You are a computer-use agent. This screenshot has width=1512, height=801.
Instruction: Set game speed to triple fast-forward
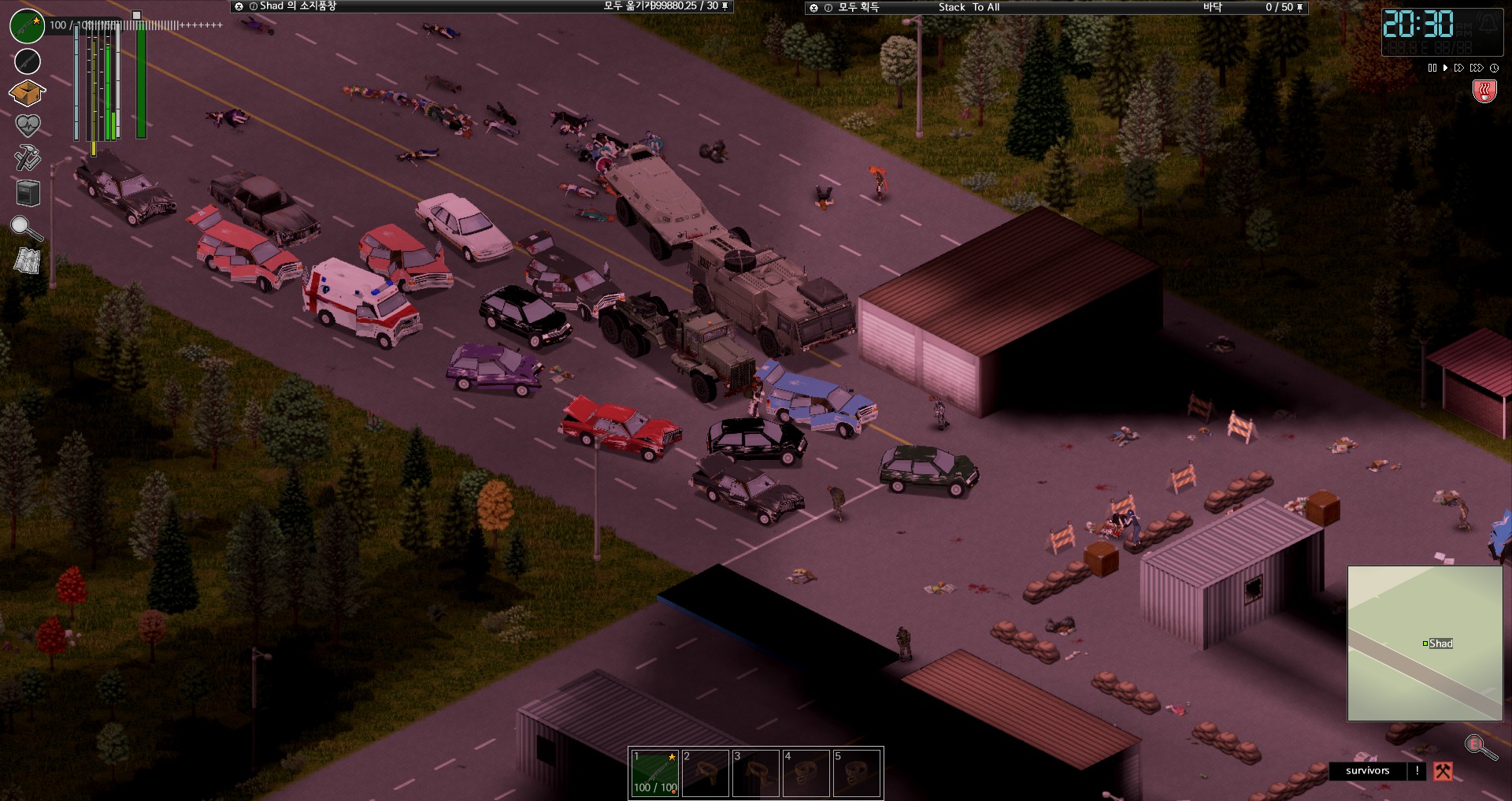coord(1477,68)
